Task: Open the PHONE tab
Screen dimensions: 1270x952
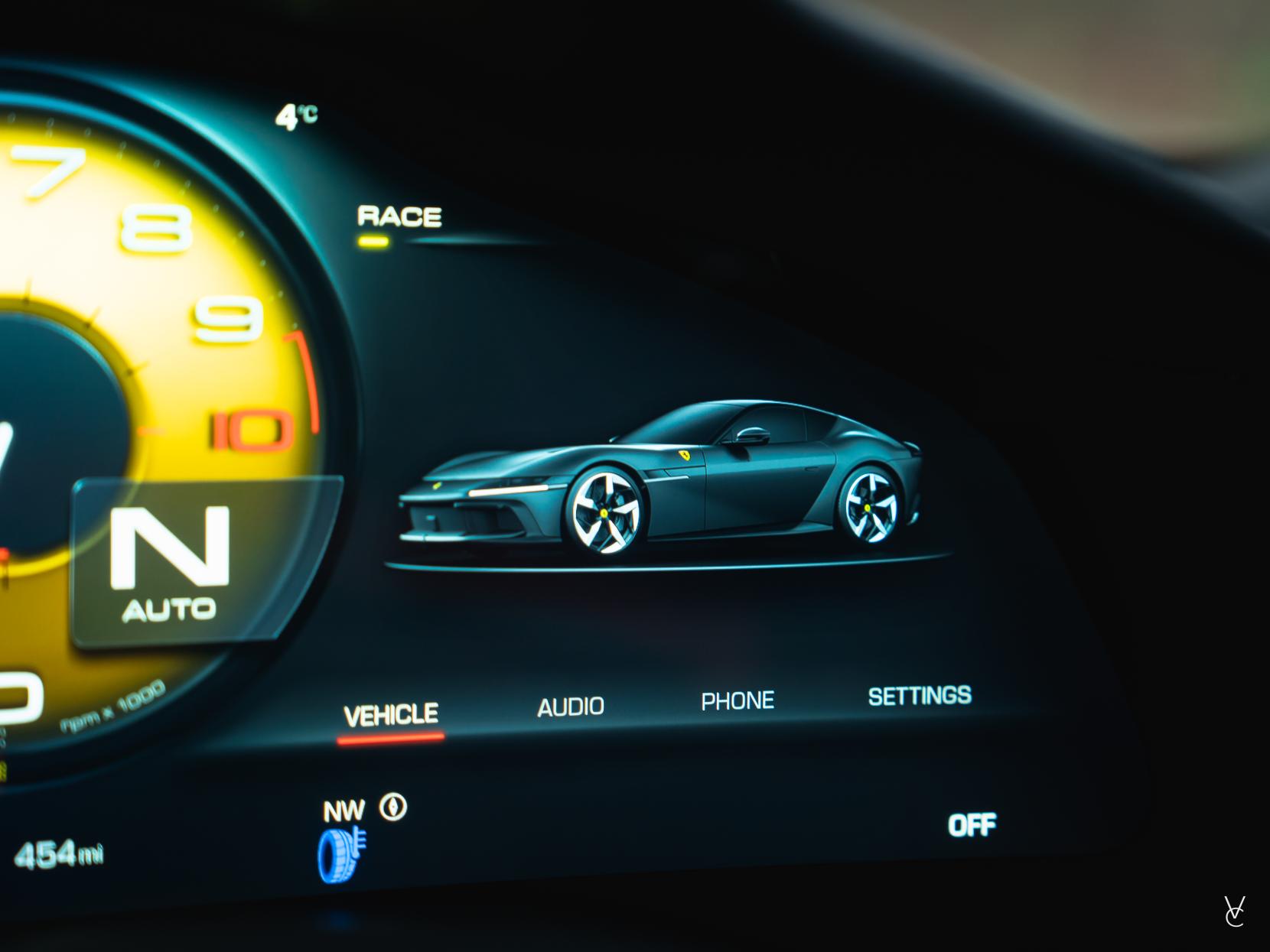Action: click(x=738, y=700)
